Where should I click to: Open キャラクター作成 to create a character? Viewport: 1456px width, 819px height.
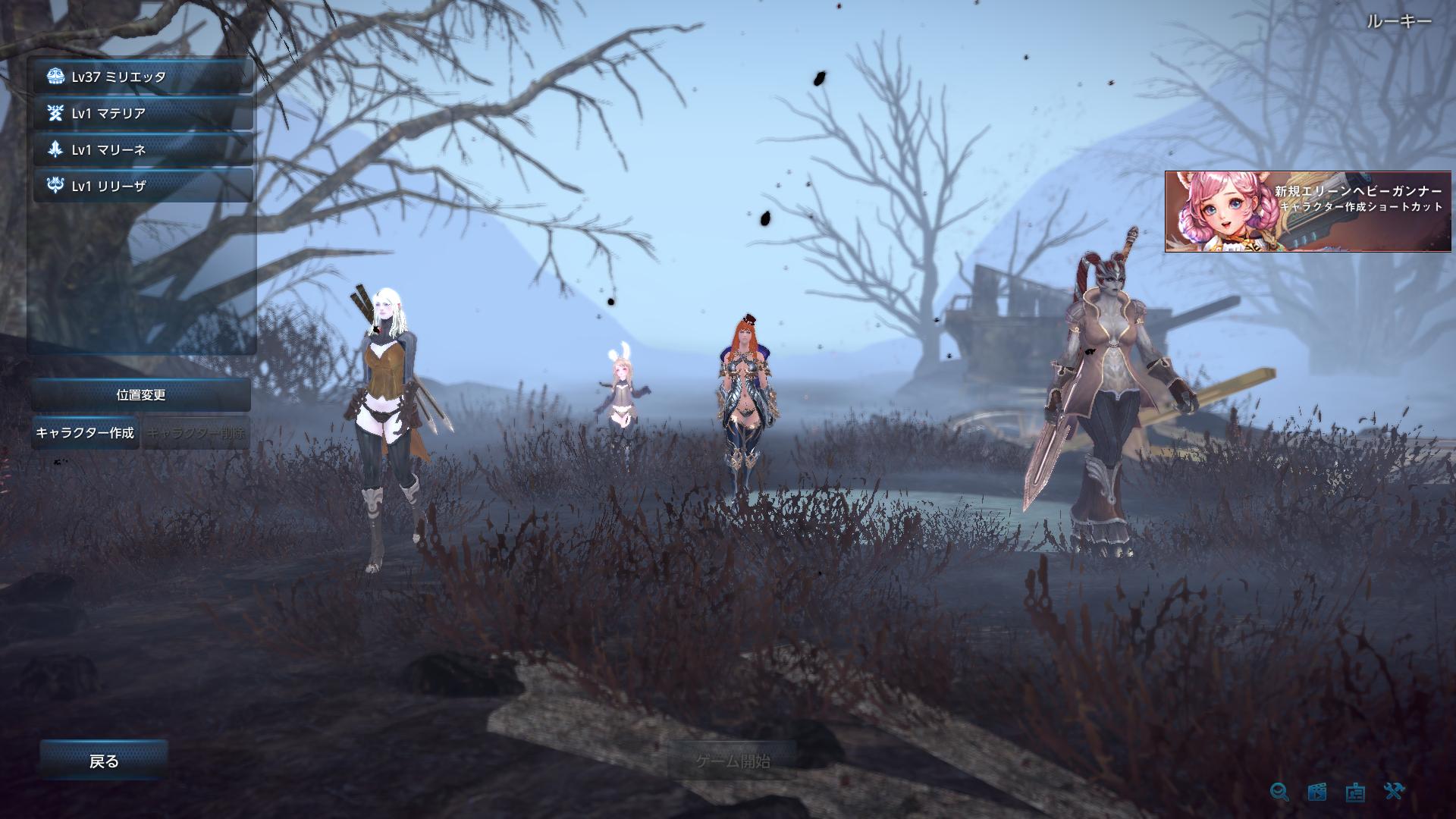tap(85, 435)
